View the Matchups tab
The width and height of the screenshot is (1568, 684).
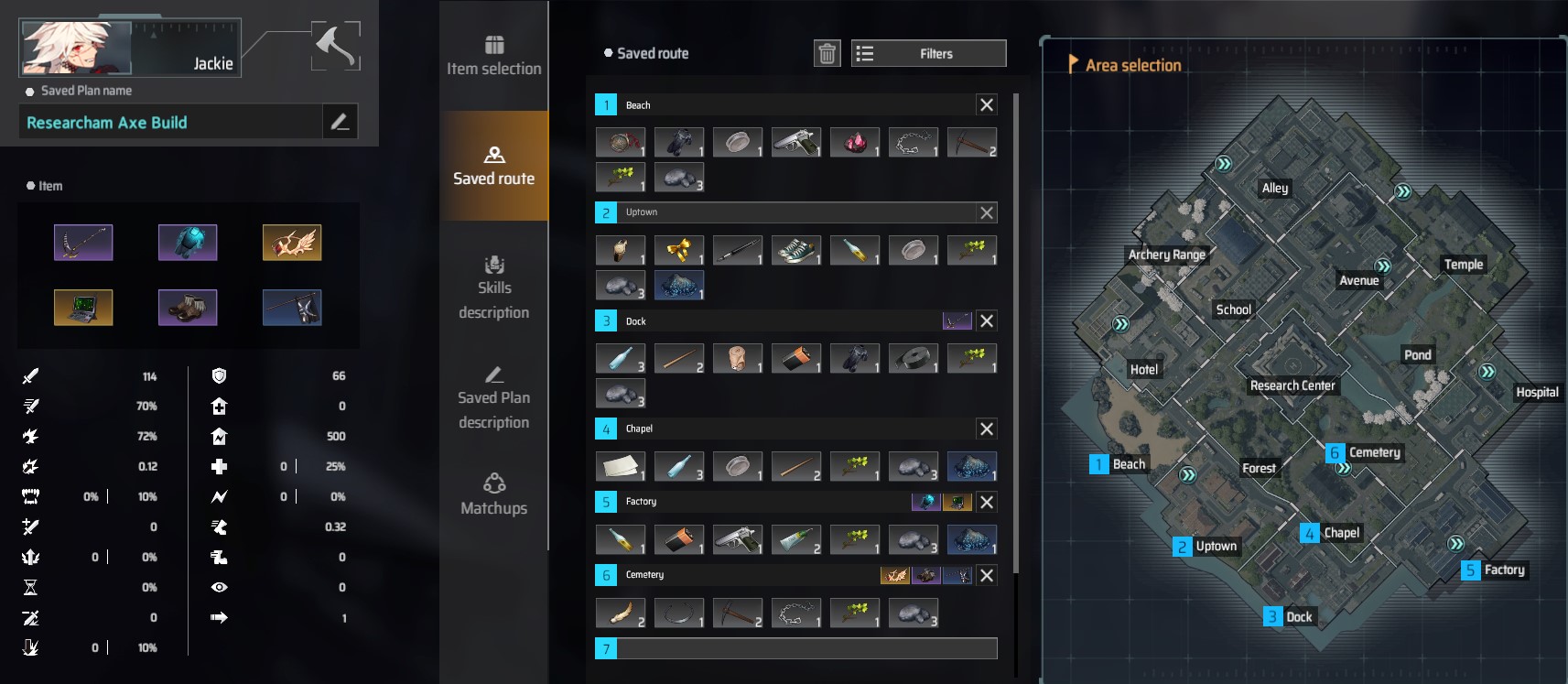click(493, 495)
